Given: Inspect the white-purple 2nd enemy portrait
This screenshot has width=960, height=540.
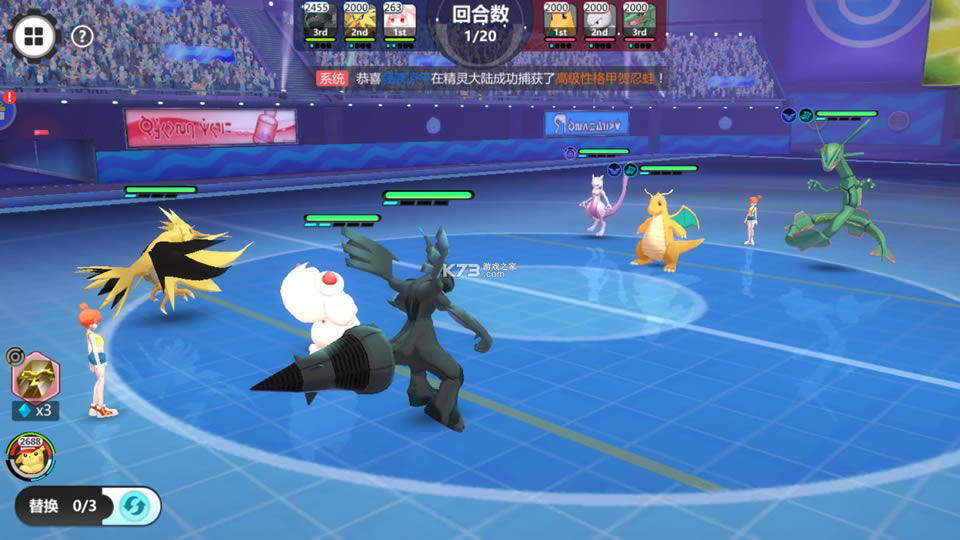Looking at the screenshot, I should tap(598, 22).
